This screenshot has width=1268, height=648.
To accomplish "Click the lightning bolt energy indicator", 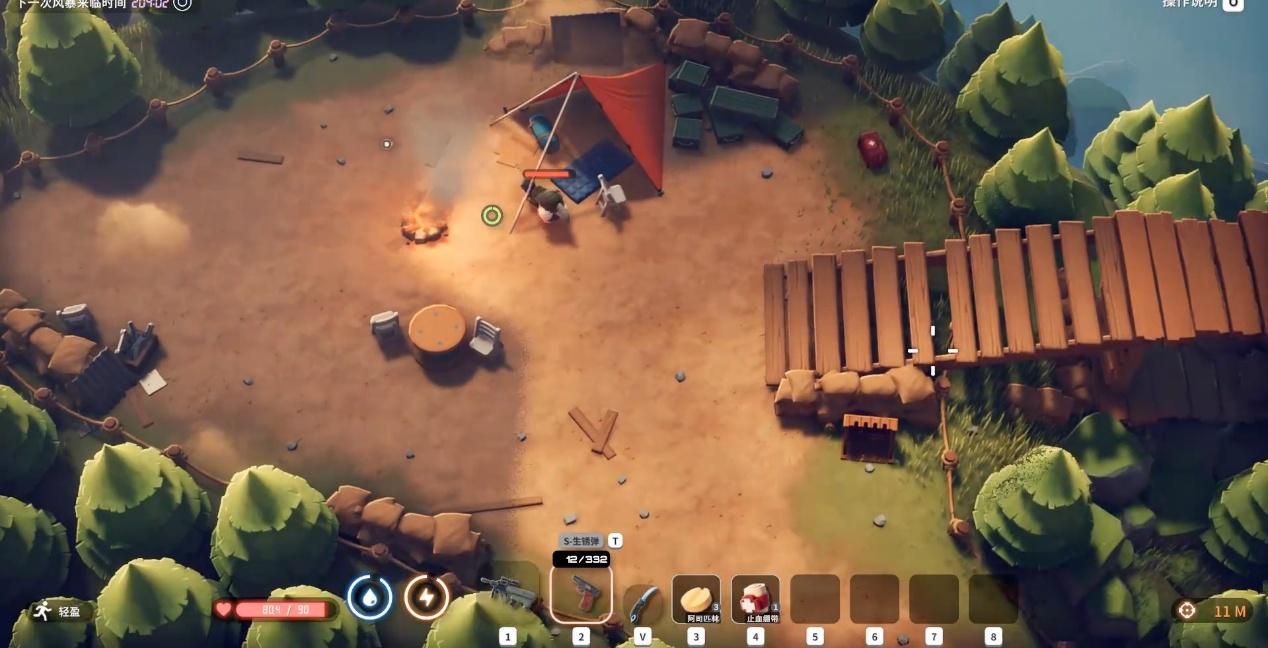I will [x=426, y=598].
